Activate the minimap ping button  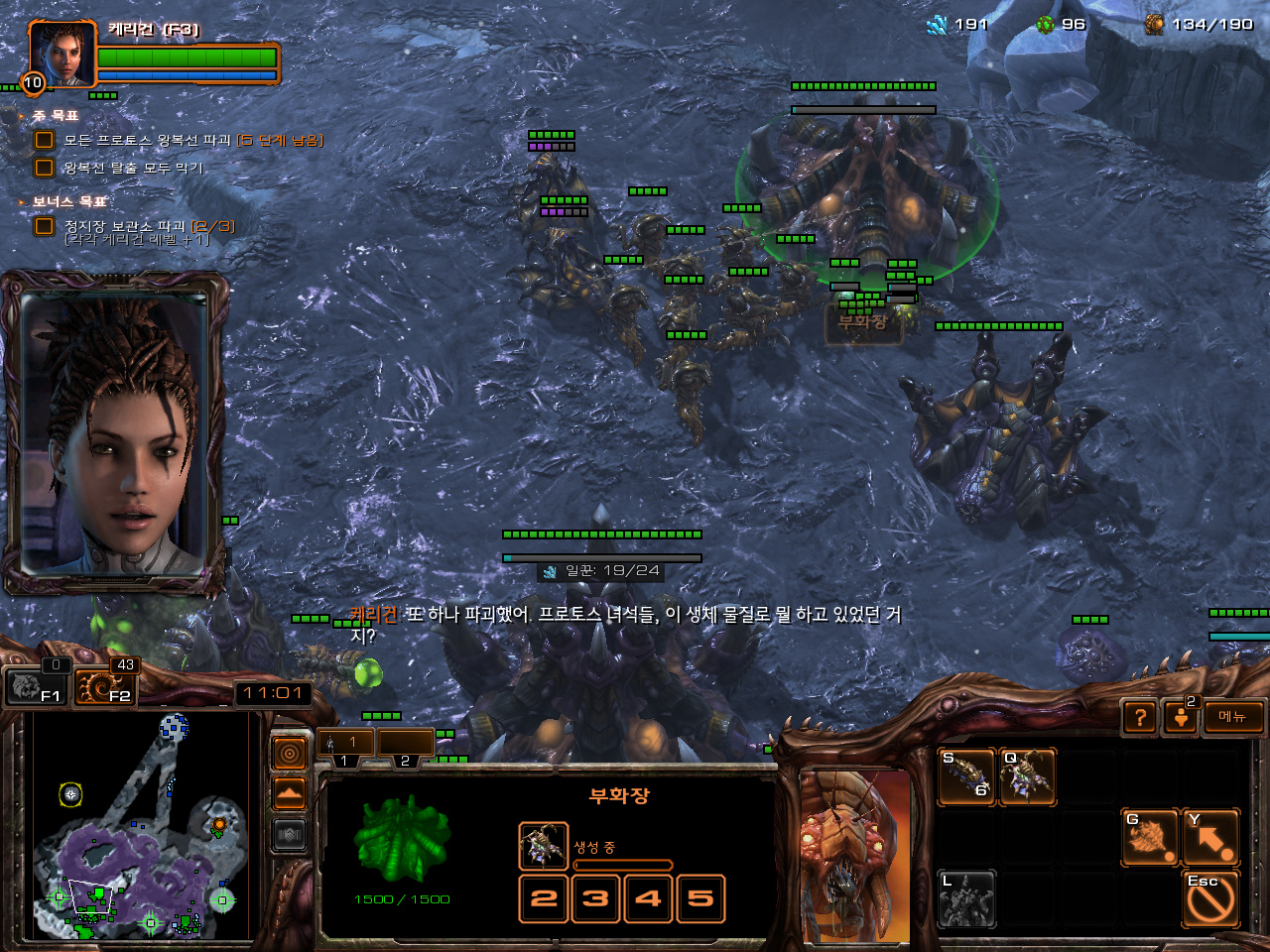tap(289, 755)
